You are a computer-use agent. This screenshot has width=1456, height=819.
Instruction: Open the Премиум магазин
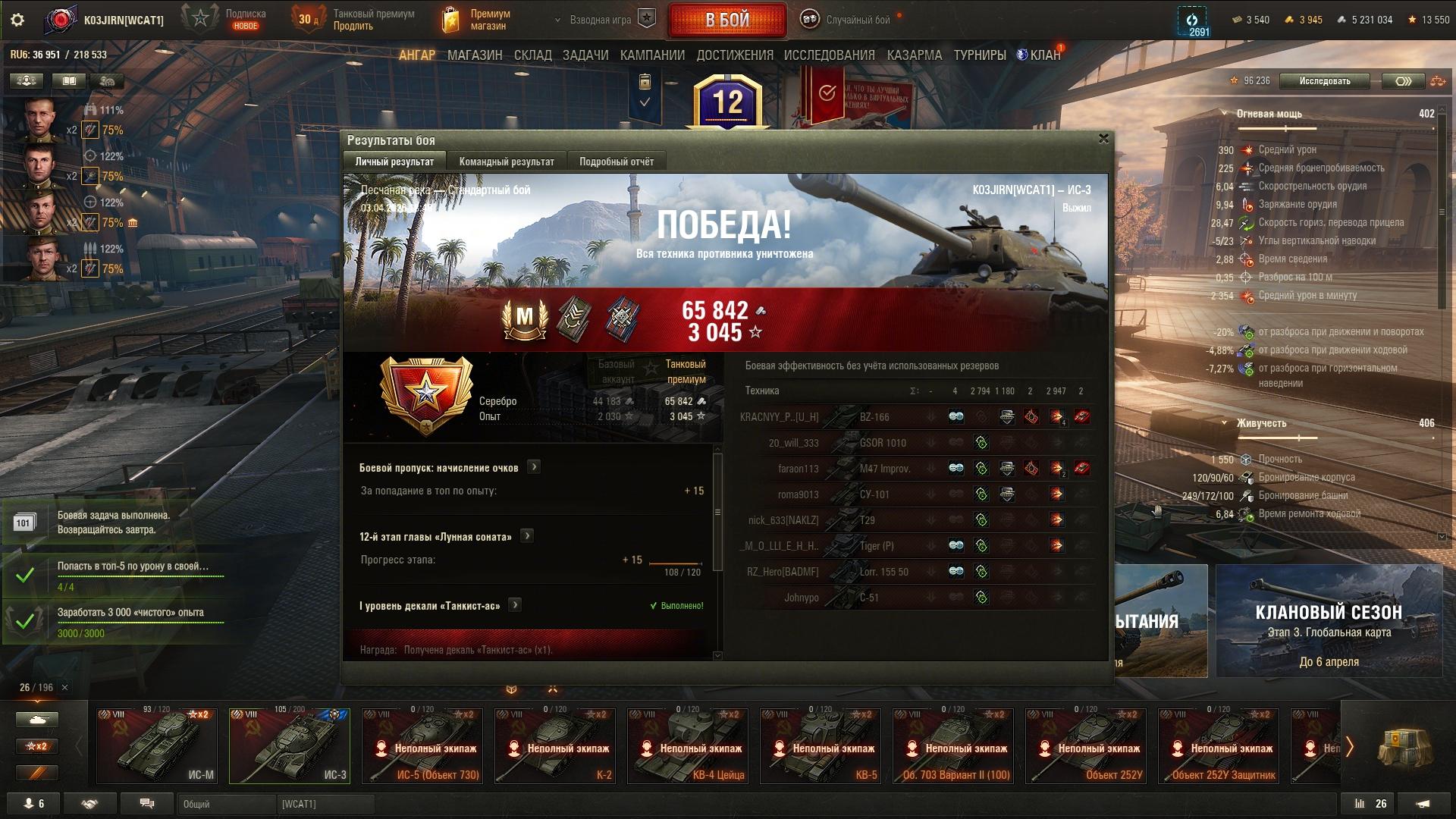(x=478, y=20)
